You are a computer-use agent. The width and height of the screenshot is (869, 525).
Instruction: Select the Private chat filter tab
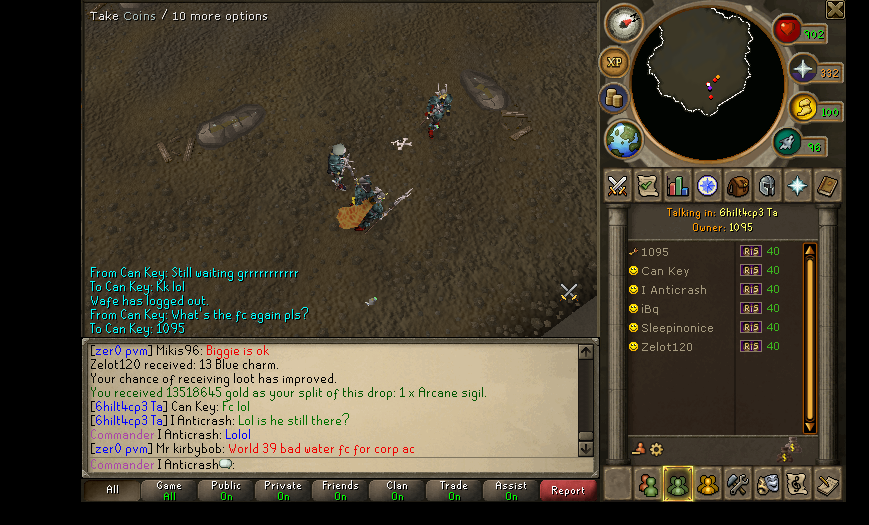(x=283, y=490)
